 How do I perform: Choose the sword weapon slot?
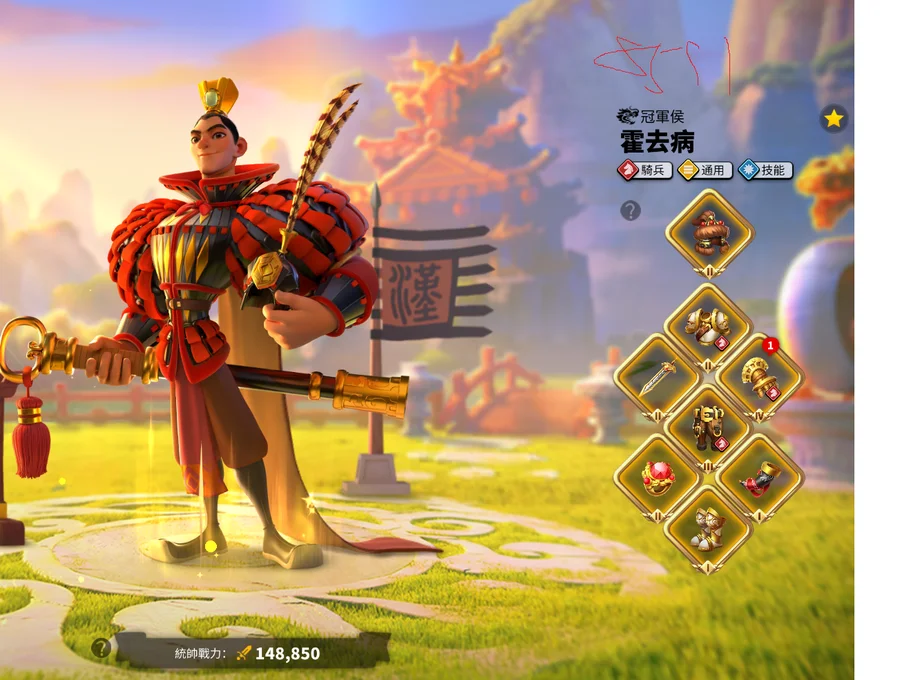coord(658,376)
